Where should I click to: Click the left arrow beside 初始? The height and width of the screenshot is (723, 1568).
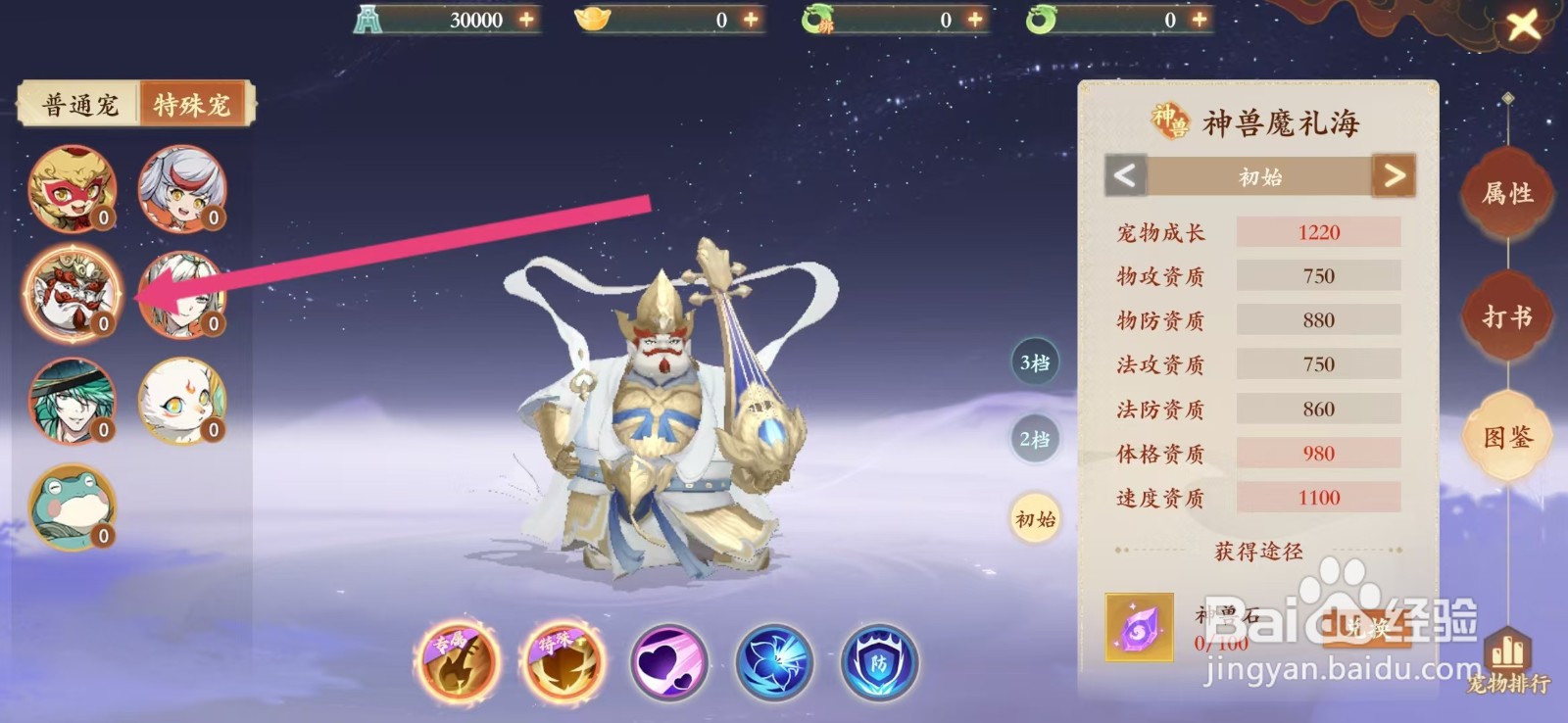click(1123, 177)
